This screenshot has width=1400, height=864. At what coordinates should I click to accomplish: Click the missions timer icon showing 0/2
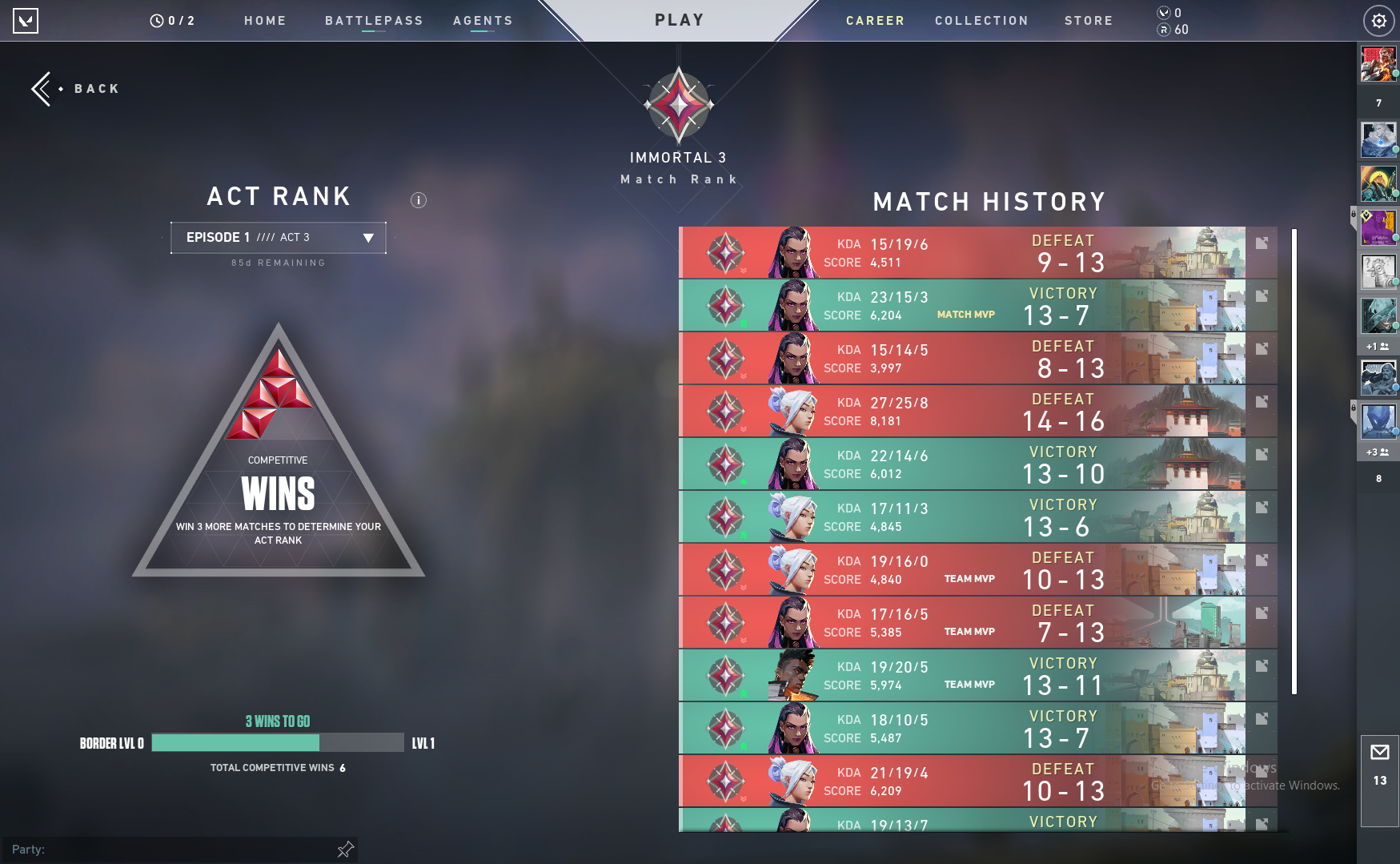157,20
